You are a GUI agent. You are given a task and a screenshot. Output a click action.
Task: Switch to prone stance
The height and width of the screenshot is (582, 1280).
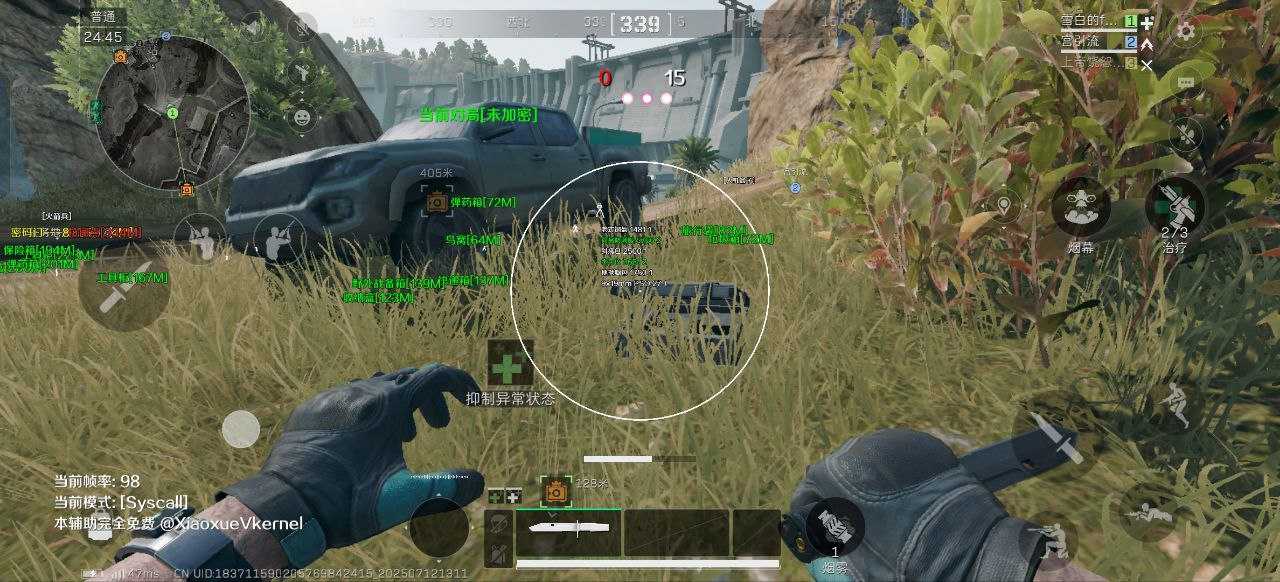point(1151,512)
